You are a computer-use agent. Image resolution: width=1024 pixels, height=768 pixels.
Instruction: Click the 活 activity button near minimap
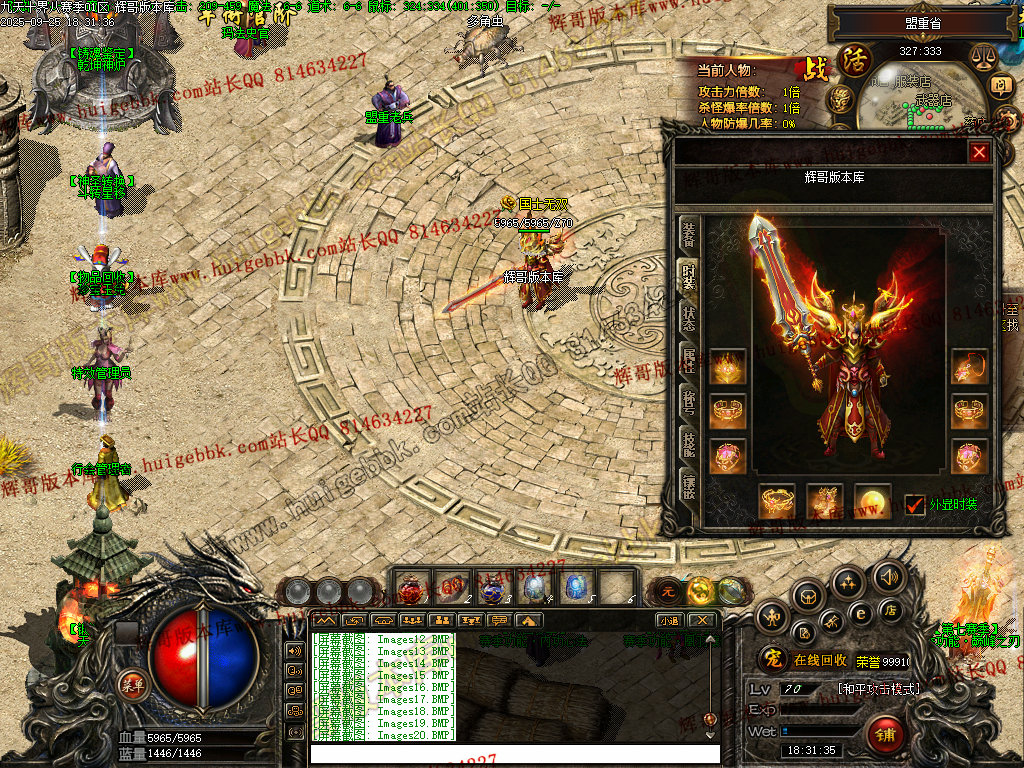[855, 57]
